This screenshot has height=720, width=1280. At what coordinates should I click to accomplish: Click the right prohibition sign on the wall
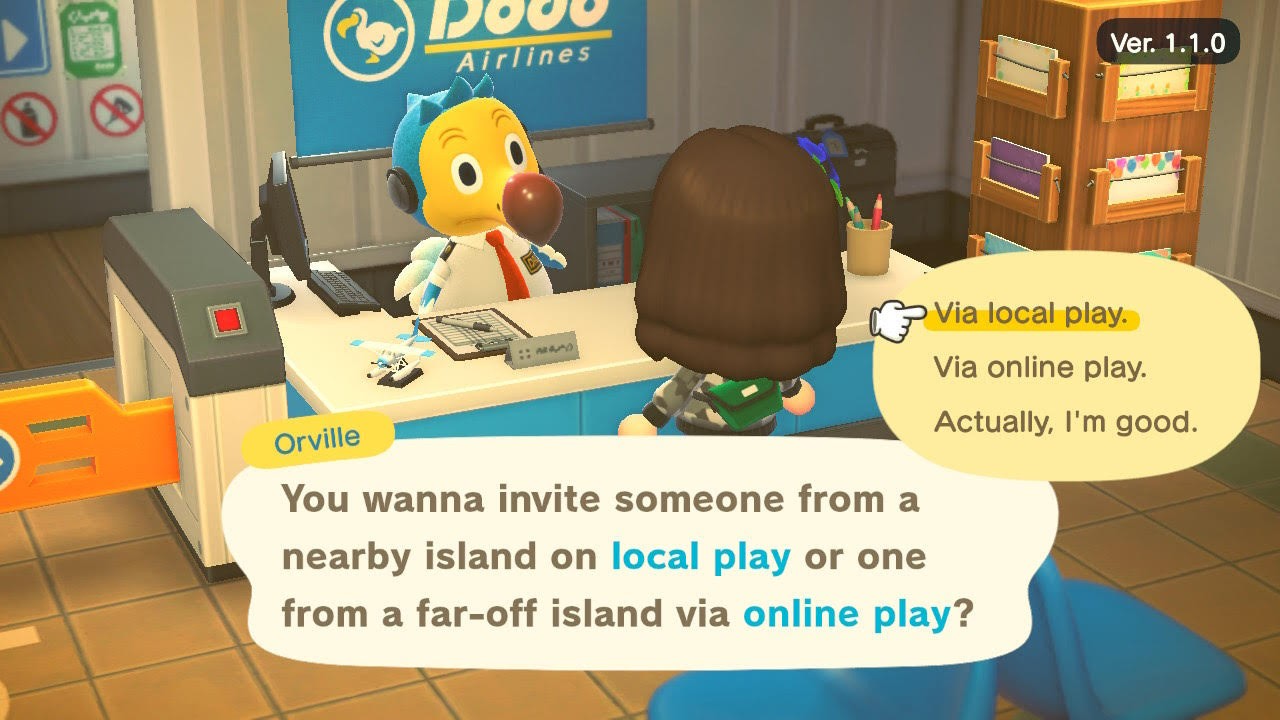point(115,110)
